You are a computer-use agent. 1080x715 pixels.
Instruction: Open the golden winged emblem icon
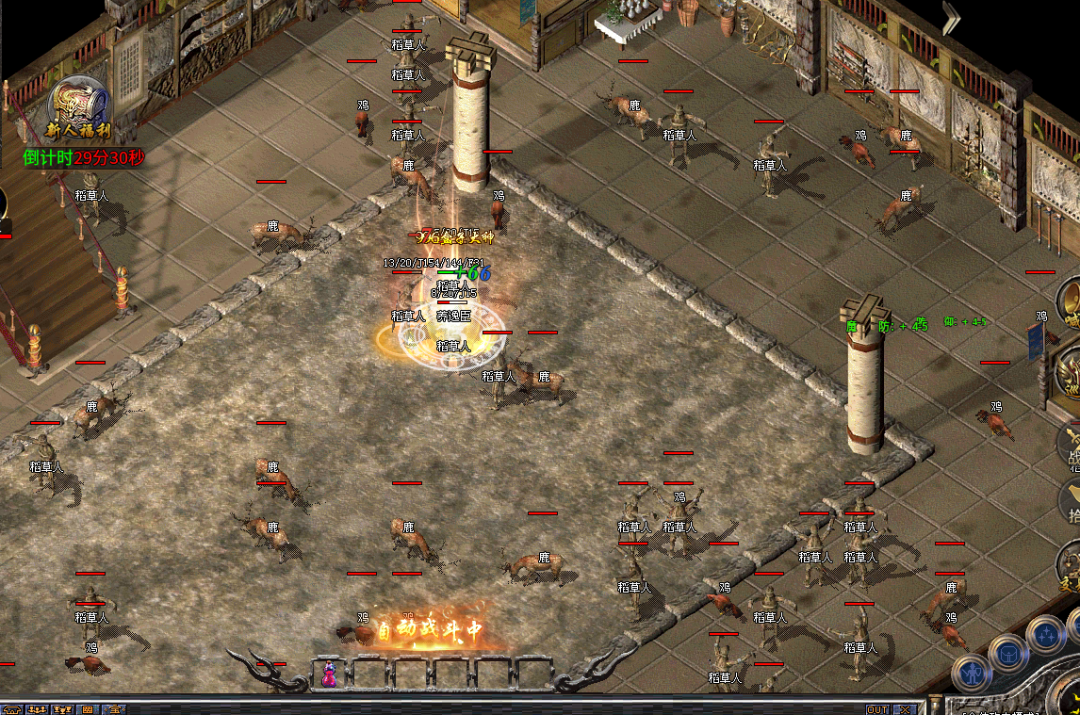click(x=1069, y=372)
